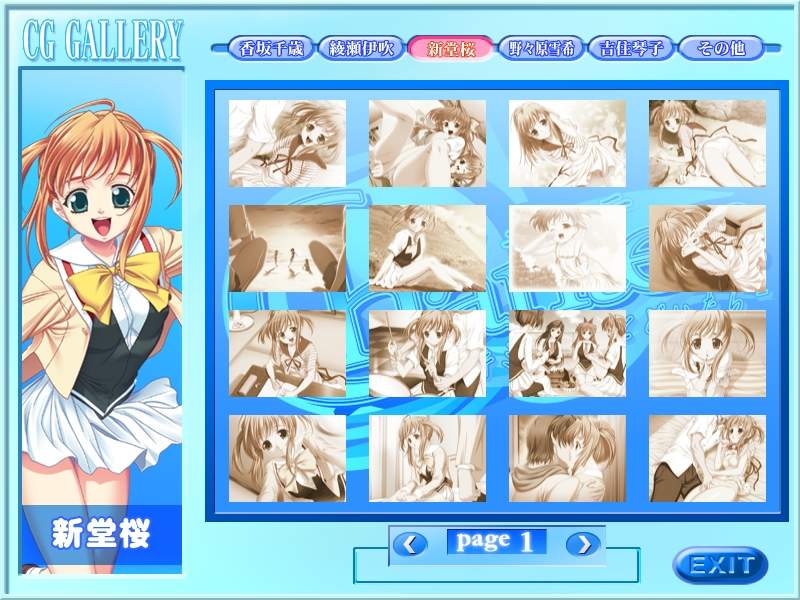Switch to the 香坂千歳 character tab
Screen dimensions: 800x600
(x=269, y=47)
